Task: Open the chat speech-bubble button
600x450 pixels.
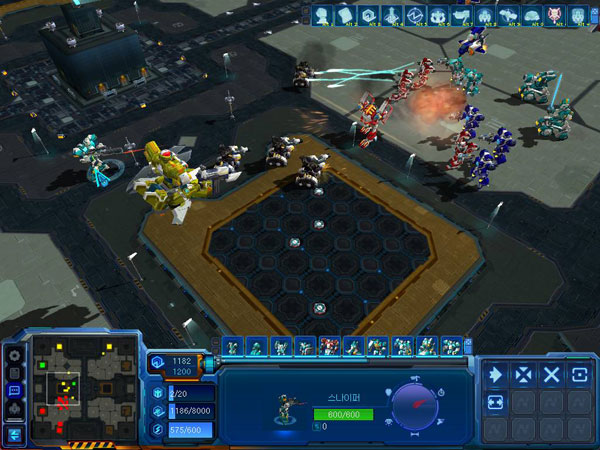Action: click(x=14, y=390)
